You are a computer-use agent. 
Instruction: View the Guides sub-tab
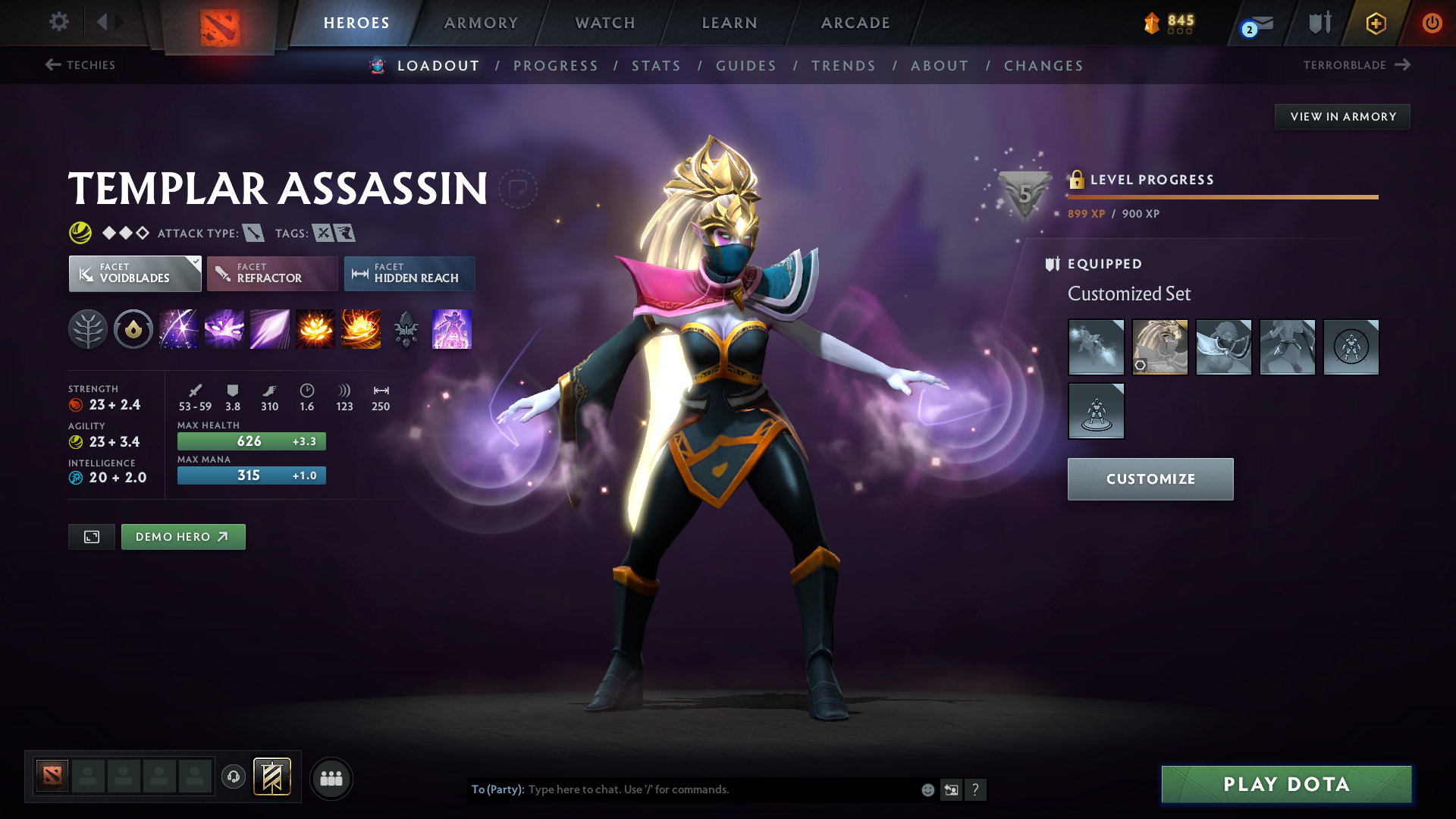tap(746, 66)
